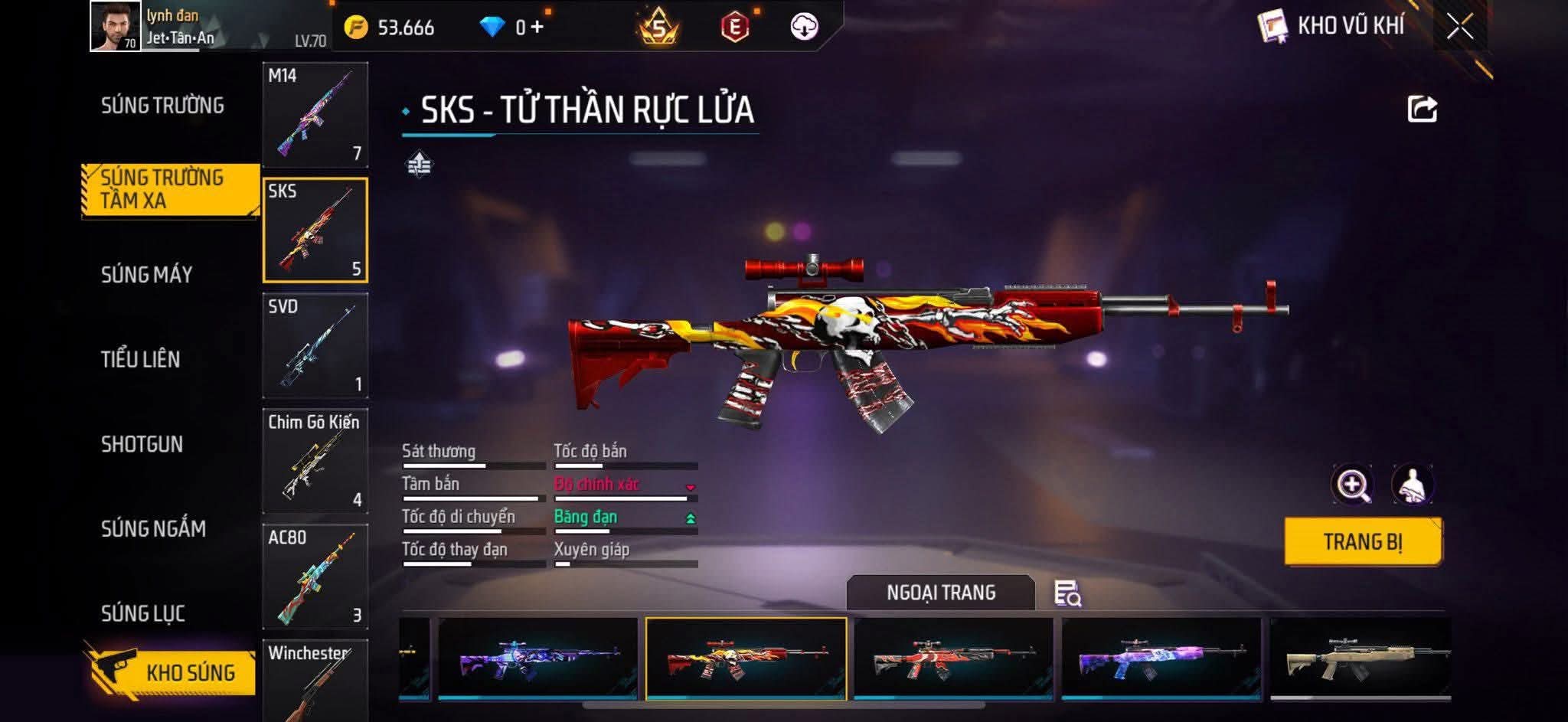
Task: Click the Winchester weapon tile
Action: [x=315, y=680]
